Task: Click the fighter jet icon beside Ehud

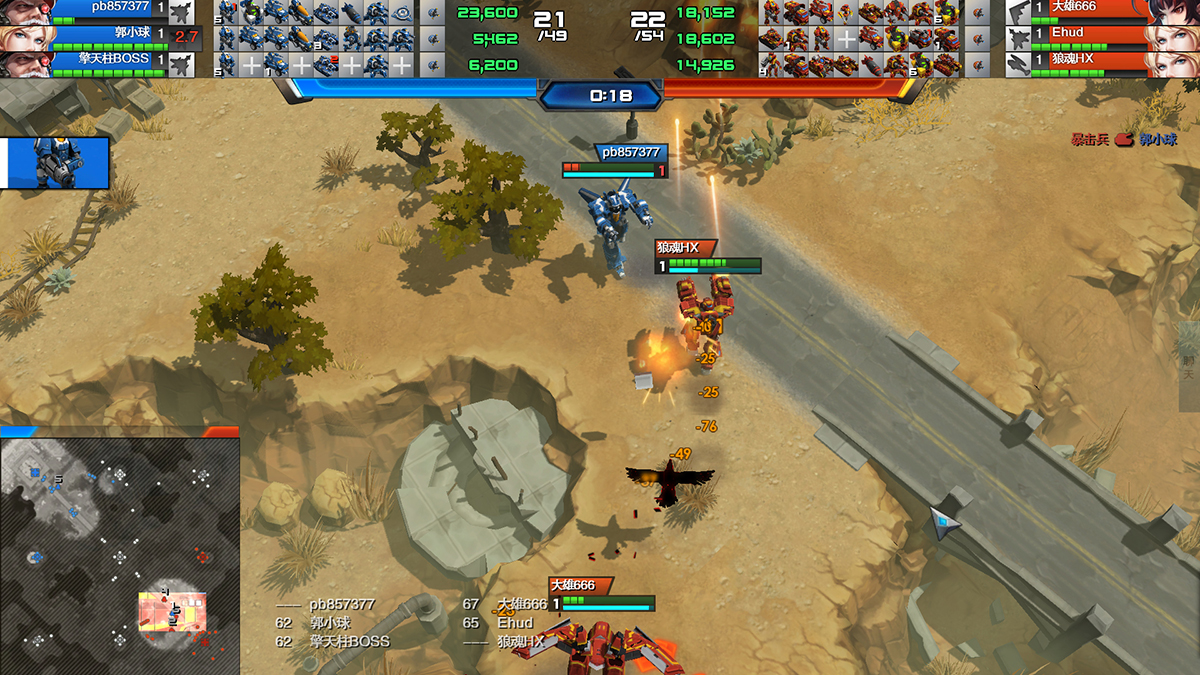Action: point(1019,39)
